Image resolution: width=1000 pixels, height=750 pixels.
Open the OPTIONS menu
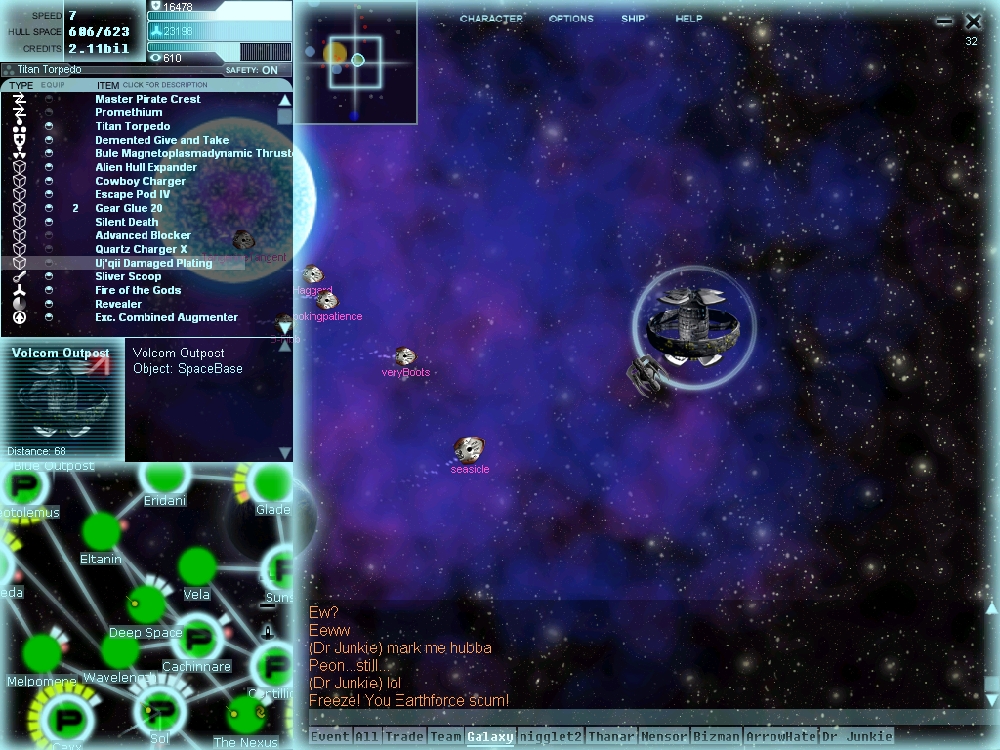click(x=571, y=19)
